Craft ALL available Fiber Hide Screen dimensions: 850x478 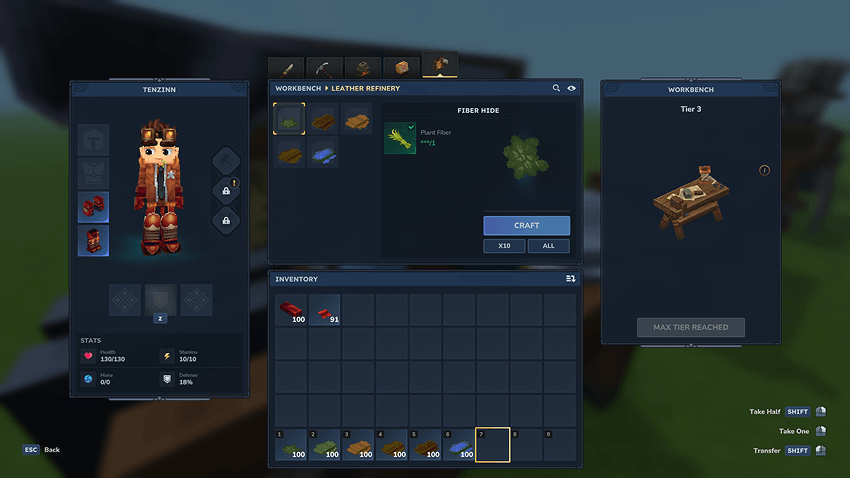point(549,246)
